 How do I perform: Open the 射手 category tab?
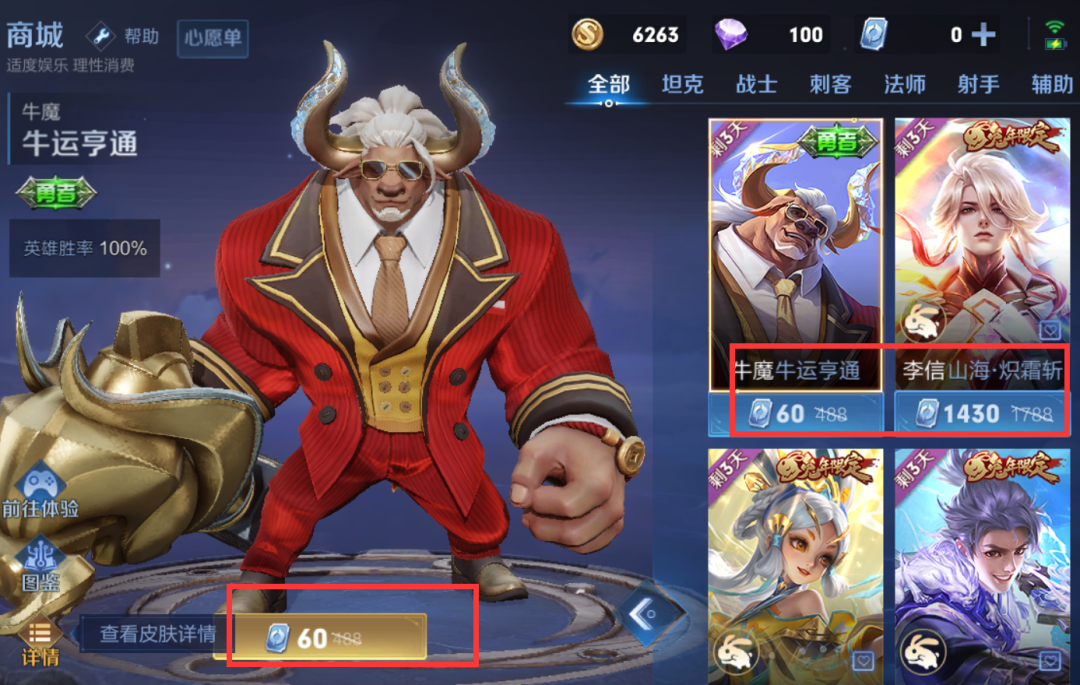tap(978, 85)
